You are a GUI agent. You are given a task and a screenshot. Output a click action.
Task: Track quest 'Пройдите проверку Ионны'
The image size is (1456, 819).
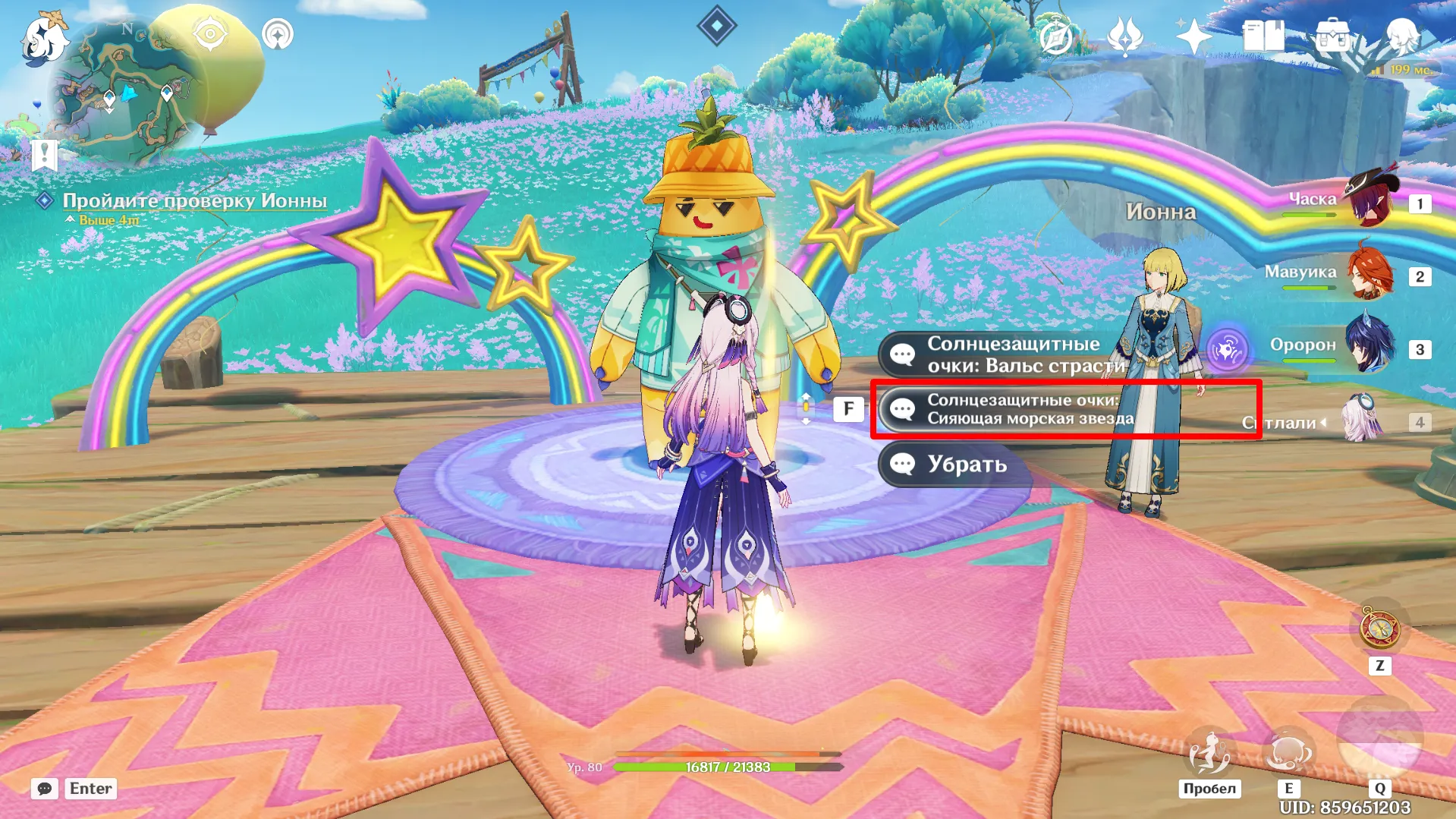(194, 200)
